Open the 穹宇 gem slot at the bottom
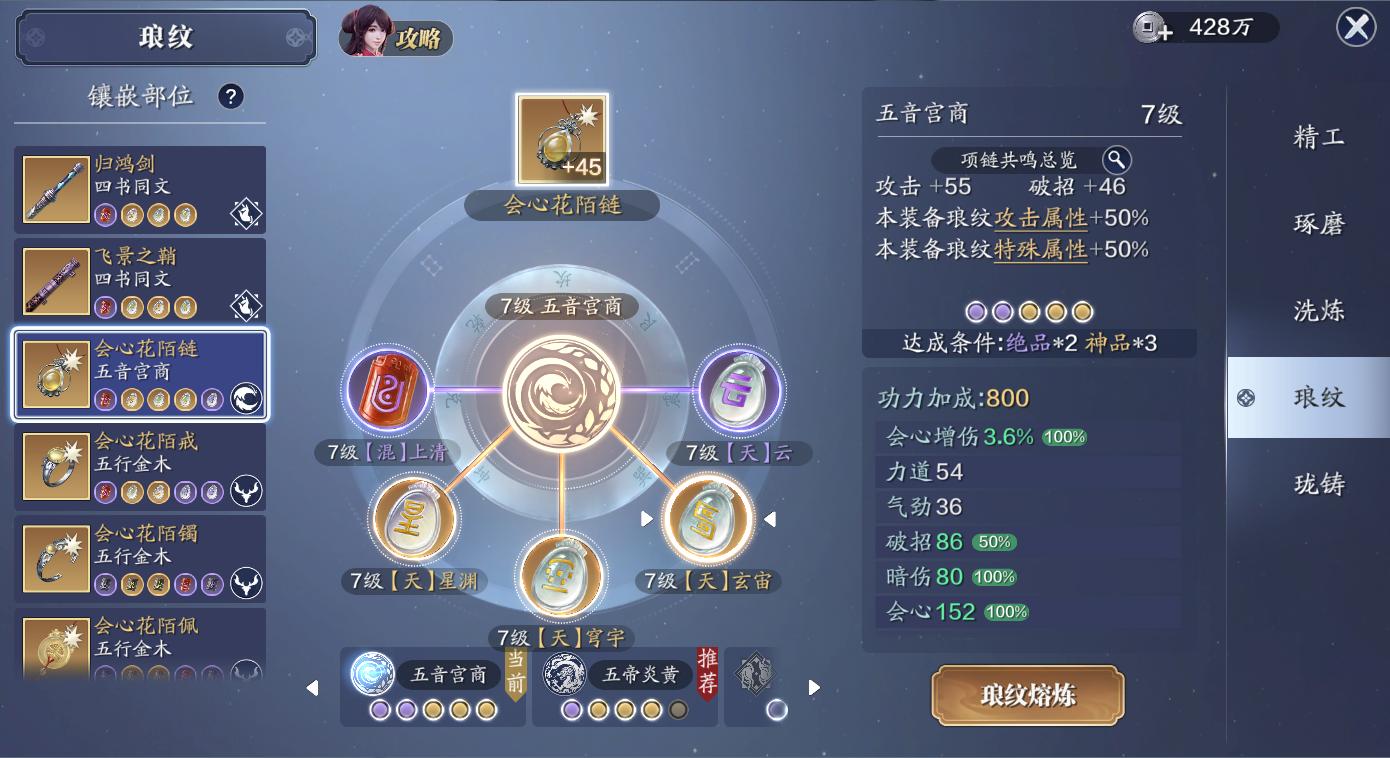 point(562,572)
